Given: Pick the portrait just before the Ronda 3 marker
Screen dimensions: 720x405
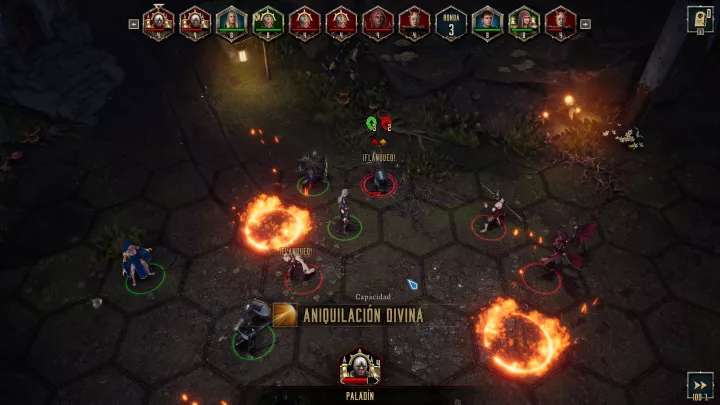Looking at the screenshot, I should [x=414, y=23].
